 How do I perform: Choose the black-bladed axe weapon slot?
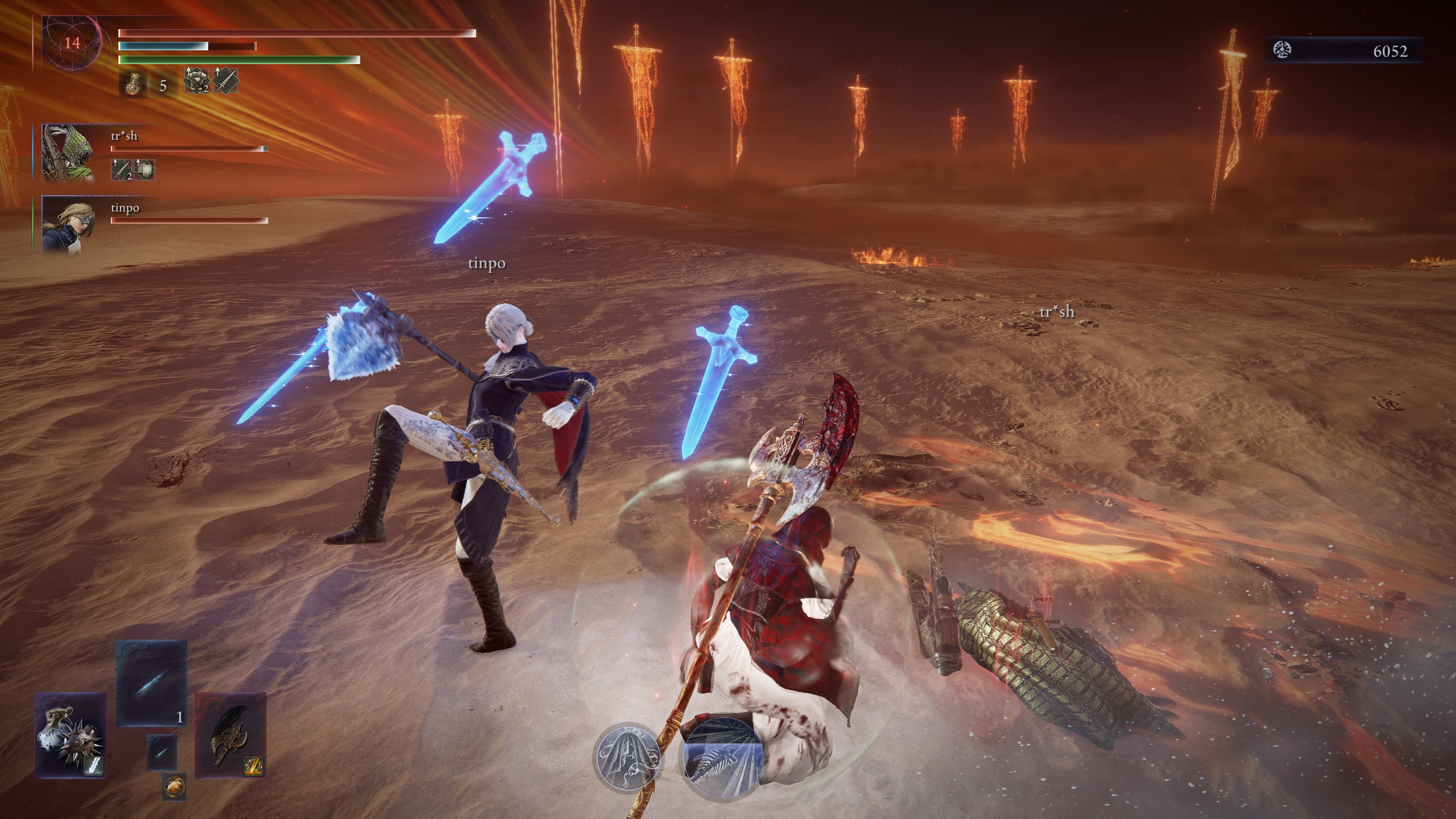tap(230, 734)
